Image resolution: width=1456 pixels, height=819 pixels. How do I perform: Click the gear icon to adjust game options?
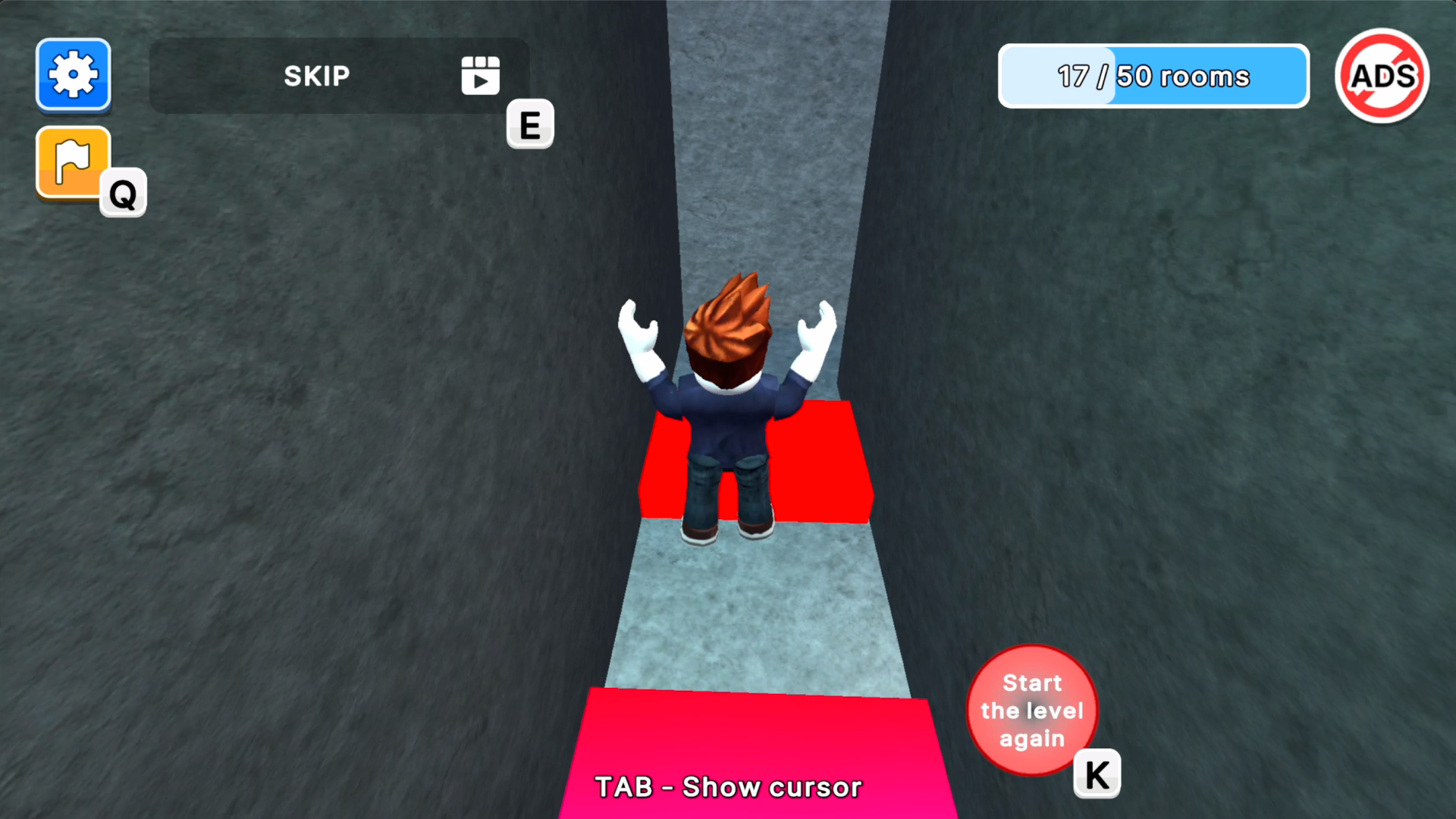(x=73, y=75)
